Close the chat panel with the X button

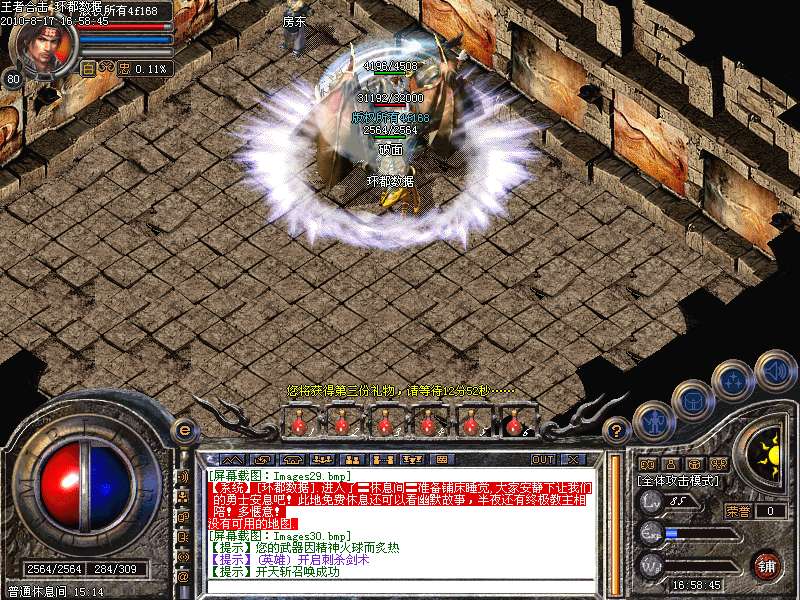coord(574,459)
